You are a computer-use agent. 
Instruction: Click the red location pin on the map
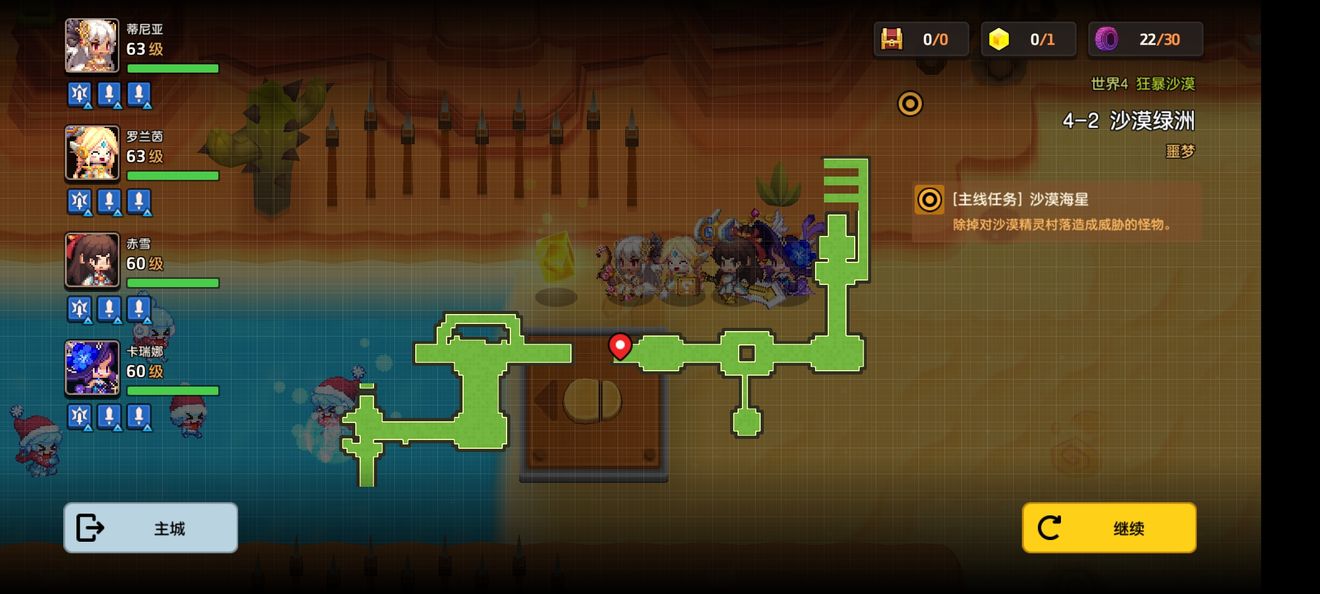tap(620, 346)
